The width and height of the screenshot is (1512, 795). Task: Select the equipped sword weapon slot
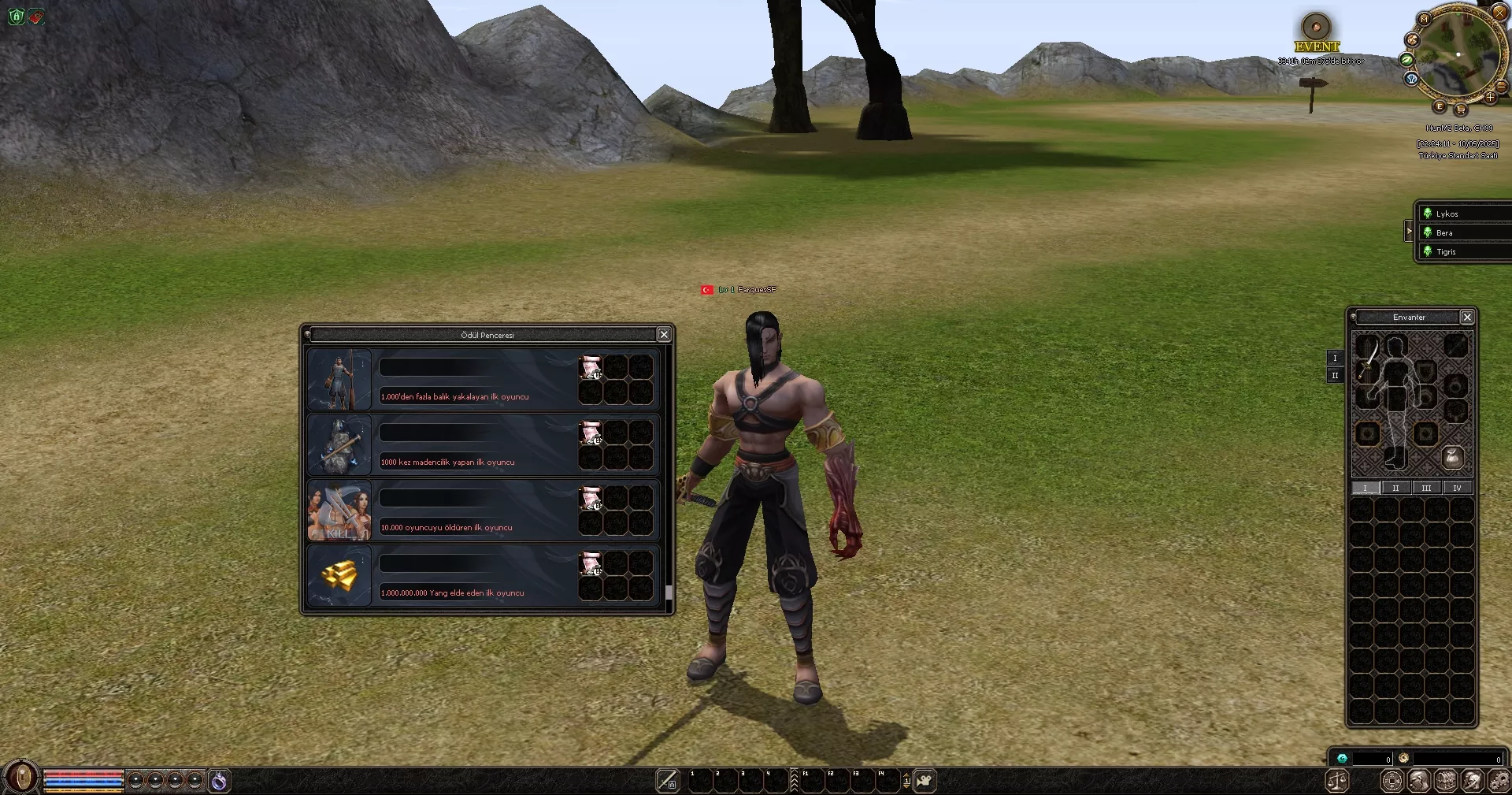pyautogui.click(x=1368, y=358)
